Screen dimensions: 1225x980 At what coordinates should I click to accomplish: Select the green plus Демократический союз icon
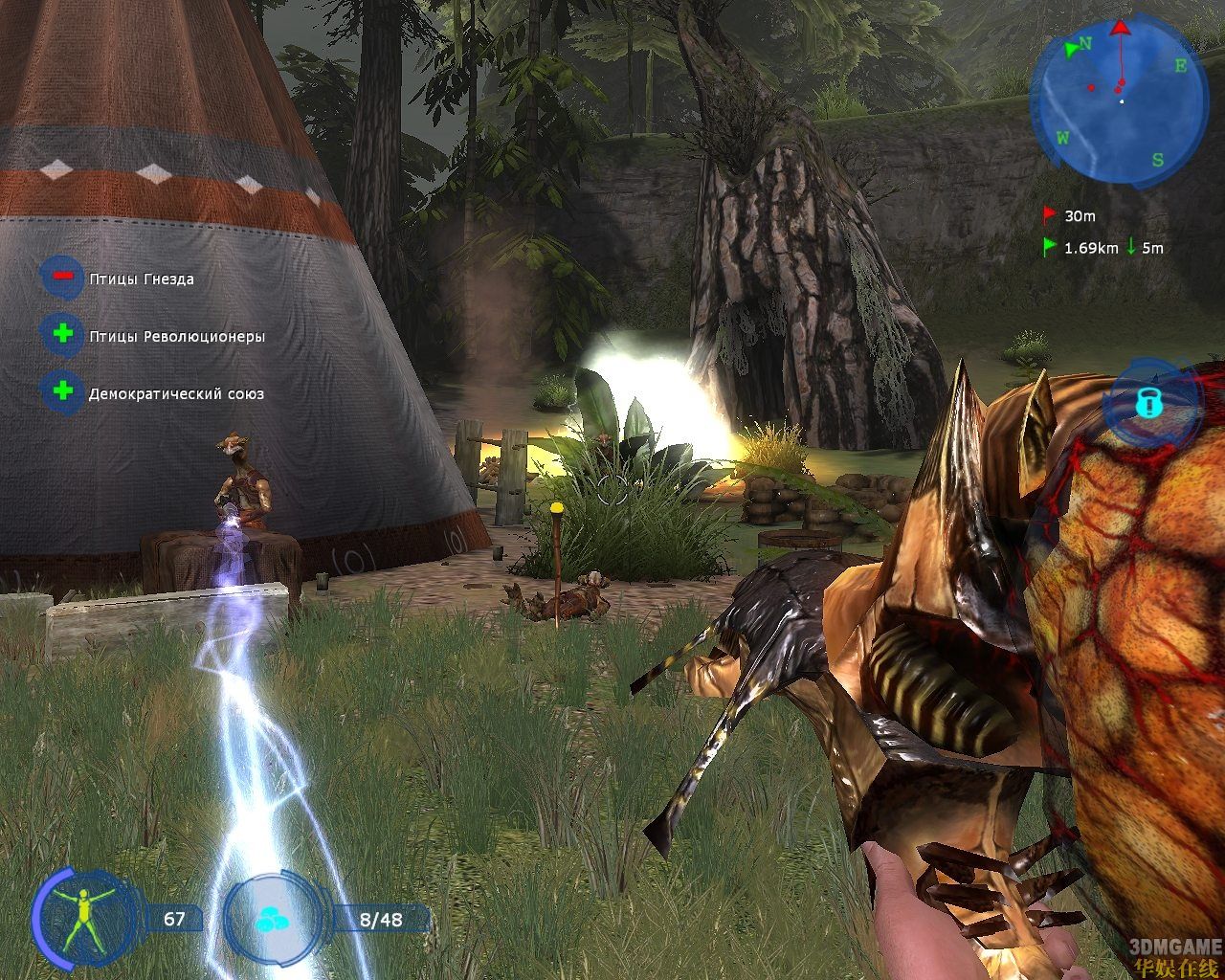pos(62,391)
